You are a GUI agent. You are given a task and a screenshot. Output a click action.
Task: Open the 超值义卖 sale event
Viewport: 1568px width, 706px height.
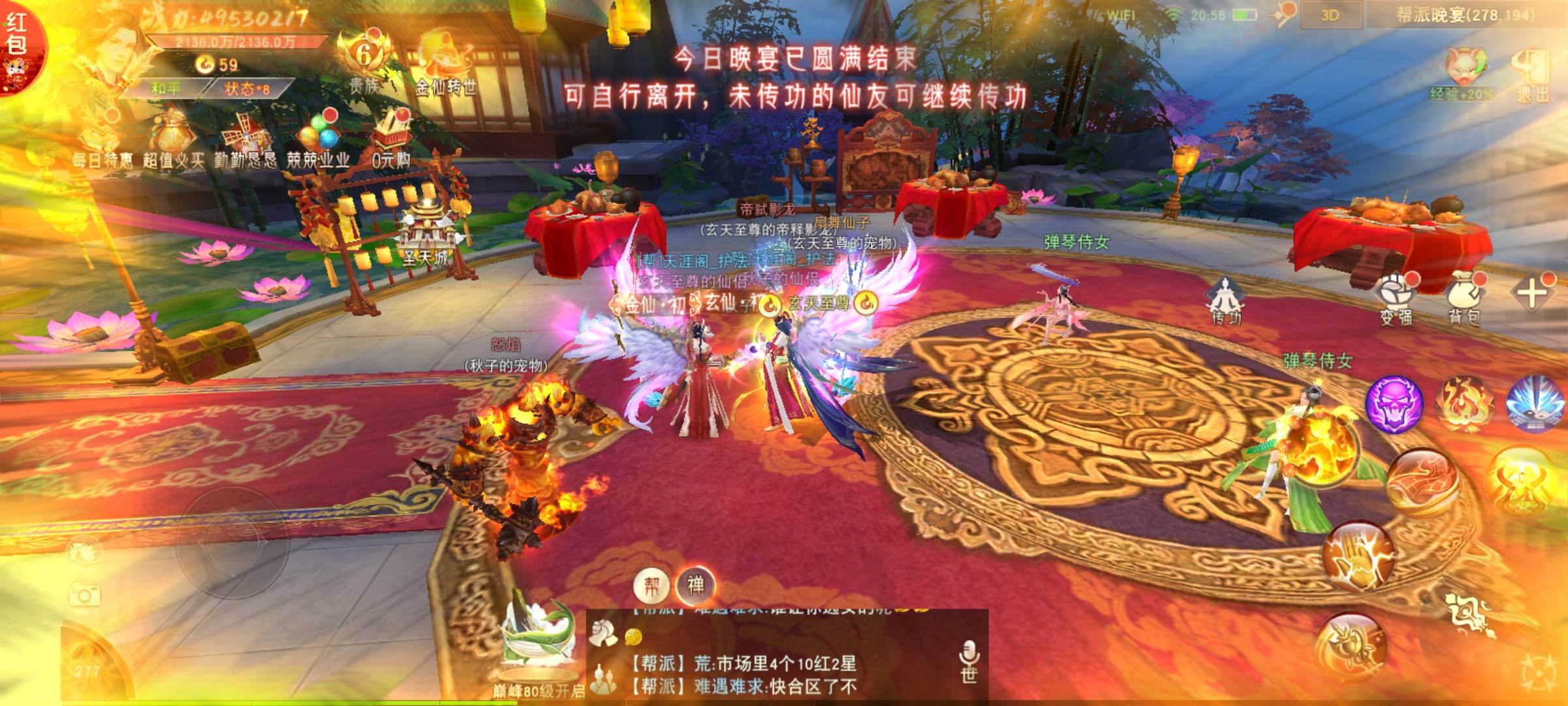click(174, 141)
